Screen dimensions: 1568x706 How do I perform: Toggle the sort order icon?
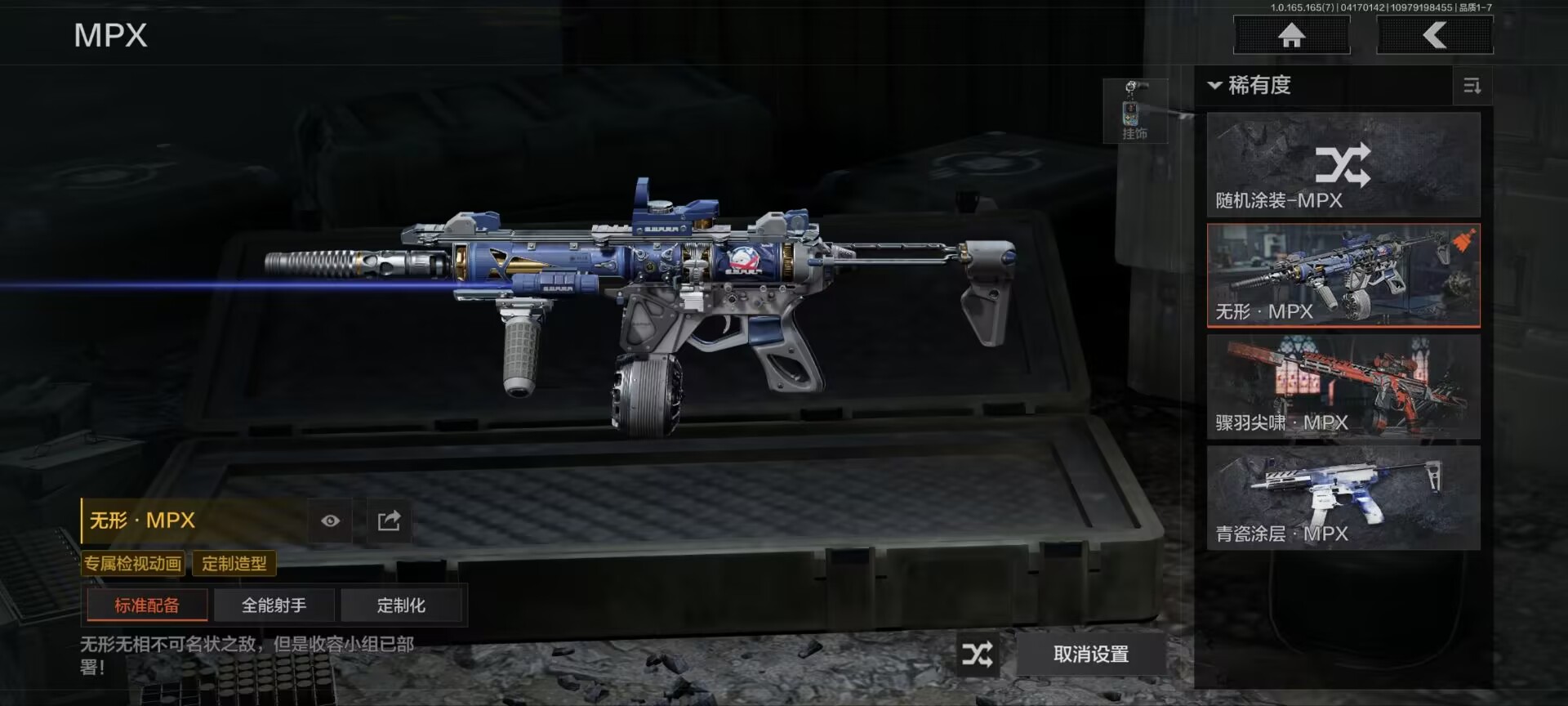pos(1472,86)
